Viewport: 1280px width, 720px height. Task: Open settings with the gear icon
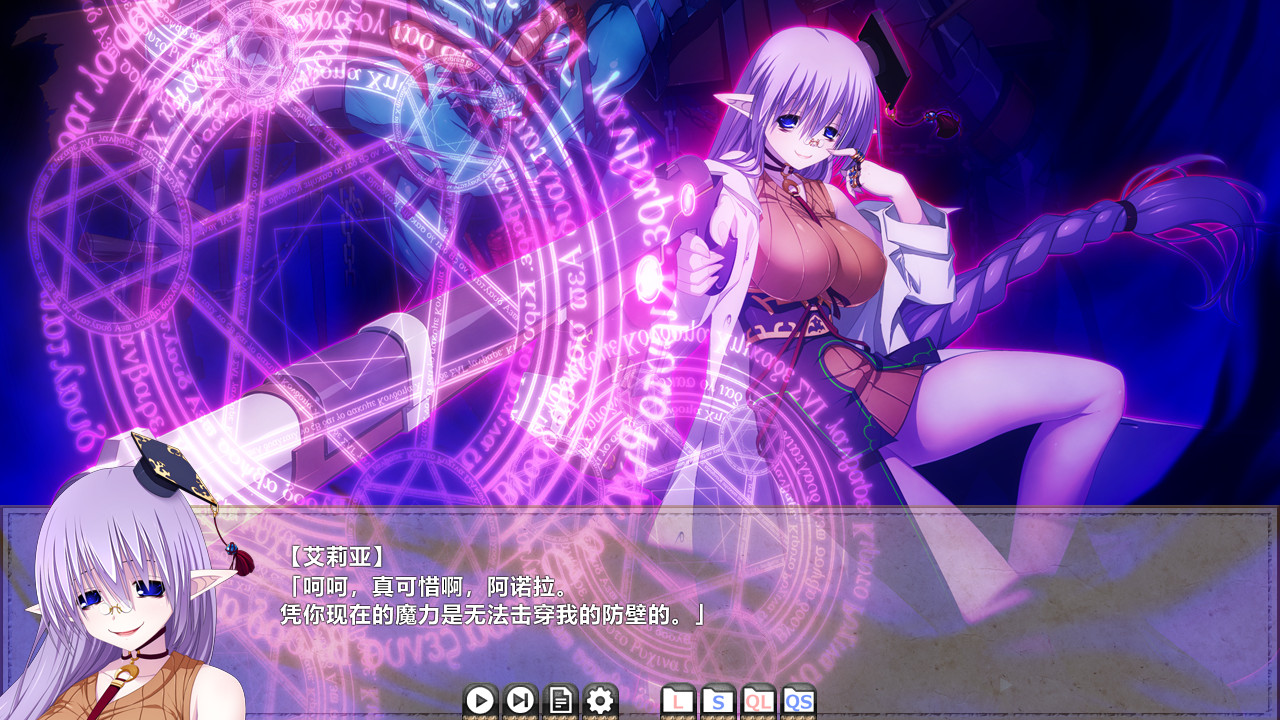coord(600,701)
